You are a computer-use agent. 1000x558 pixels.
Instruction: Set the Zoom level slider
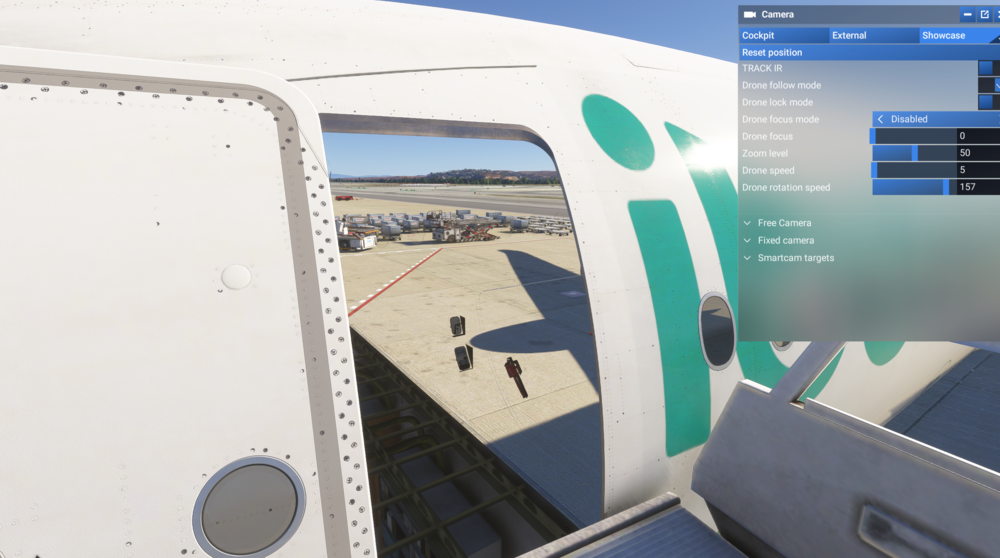[914, 153]
